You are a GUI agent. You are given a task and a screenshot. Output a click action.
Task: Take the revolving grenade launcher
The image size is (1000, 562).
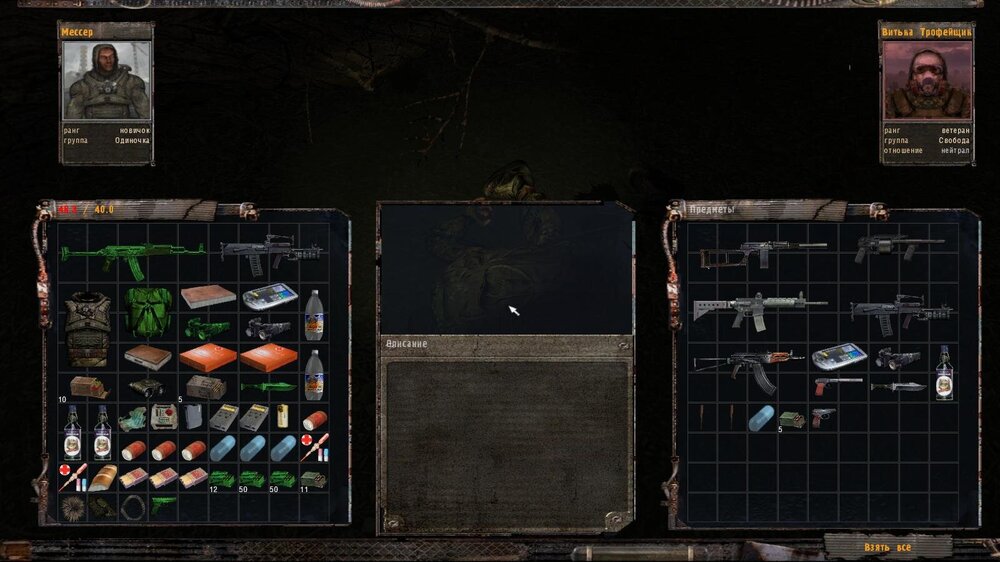coord(896,247)
